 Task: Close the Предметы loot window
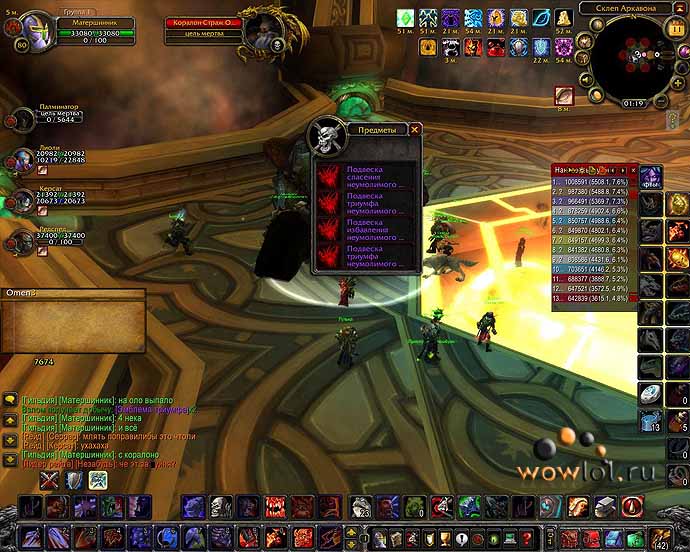point(415,129)
